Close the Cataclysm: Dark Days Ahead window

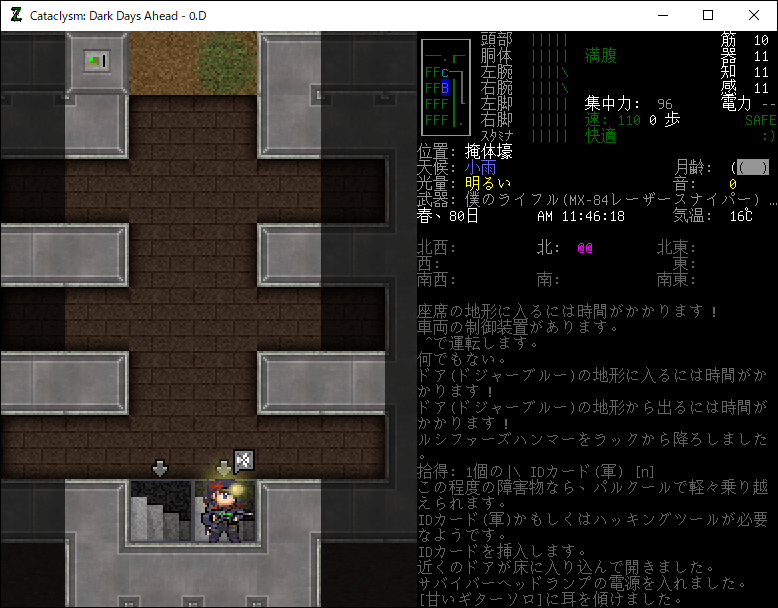coord(754,15)
